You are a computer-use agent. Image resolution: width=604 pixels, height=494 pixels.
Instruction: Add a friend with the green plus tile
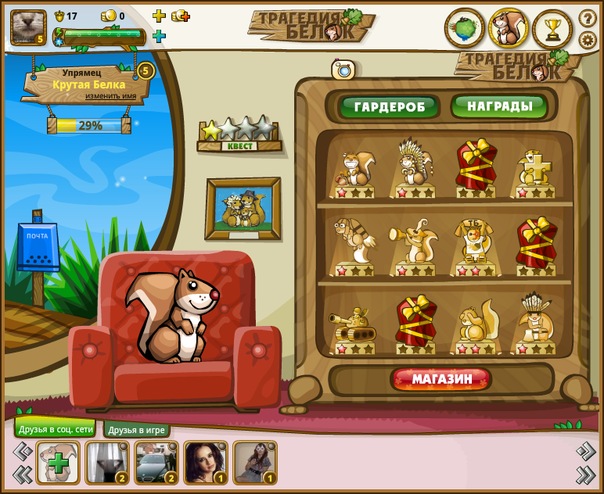click(x=58, y=463)
